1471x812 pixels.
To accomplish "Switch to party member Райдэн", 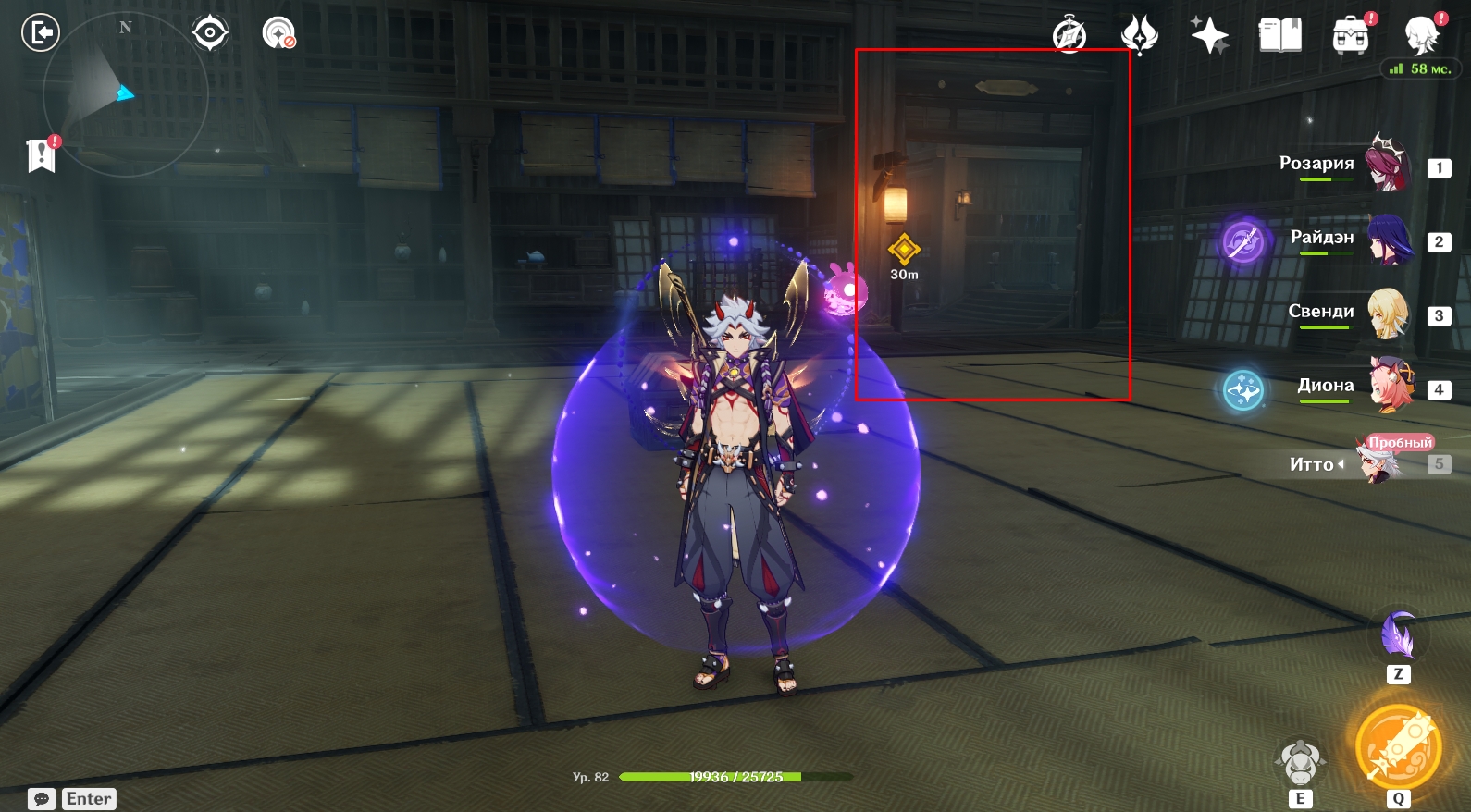I will (x=1388, y=239).
